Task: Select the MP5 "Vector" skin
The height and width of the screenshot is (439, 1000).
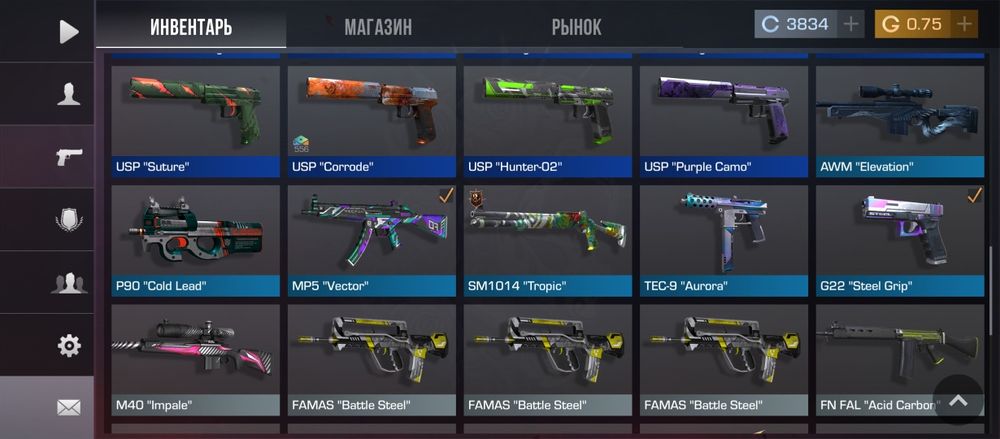Action: pos(371,240)
